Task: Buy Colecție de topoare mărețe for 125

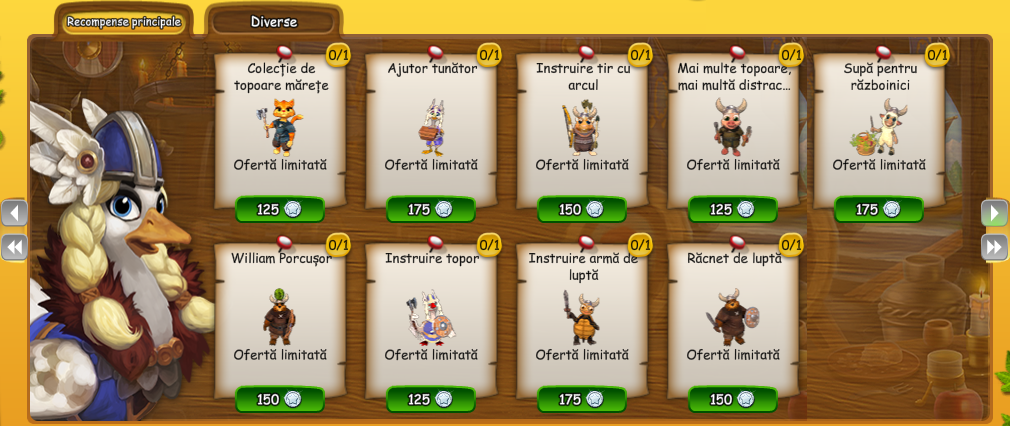Action: pyautogui.click(x=280, y=209)
